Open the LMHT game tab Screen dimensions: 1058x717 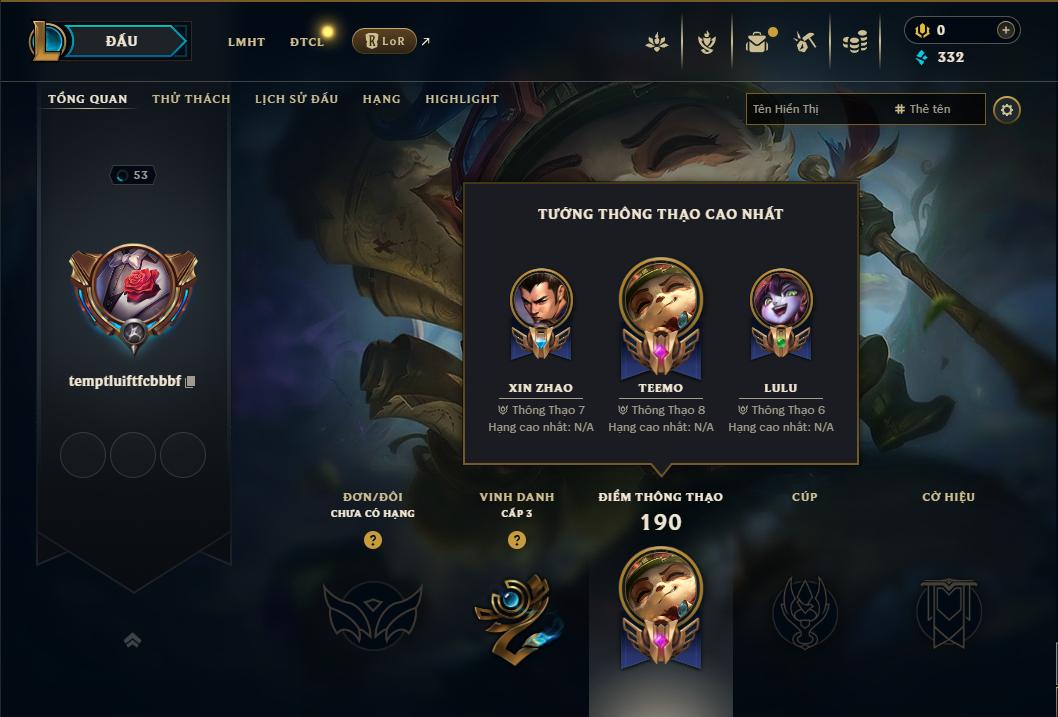coord(246,42)
